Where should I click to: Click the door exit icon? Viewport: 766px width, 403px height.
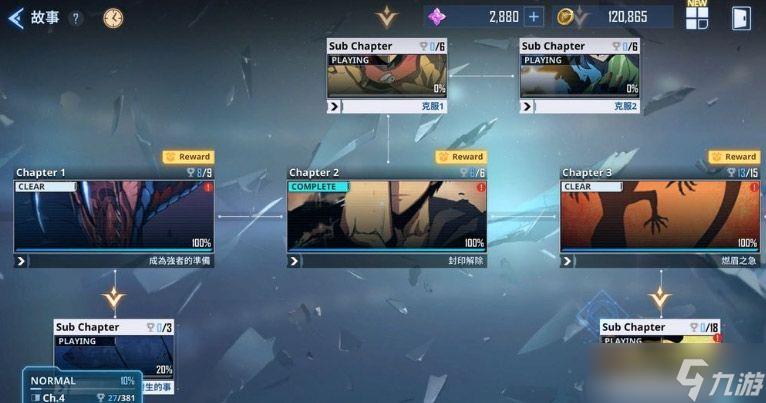point(741,18)
